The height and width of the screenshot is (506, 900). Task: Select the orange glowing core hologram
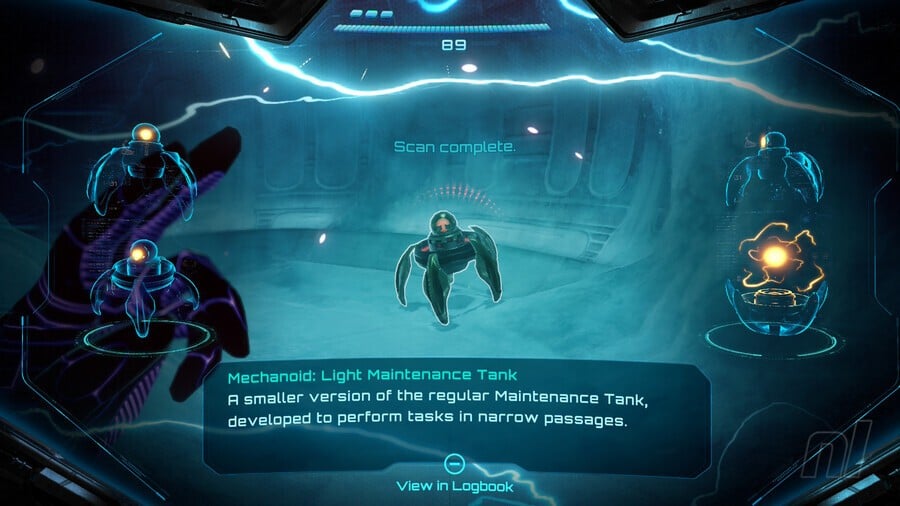pos(775,259)
